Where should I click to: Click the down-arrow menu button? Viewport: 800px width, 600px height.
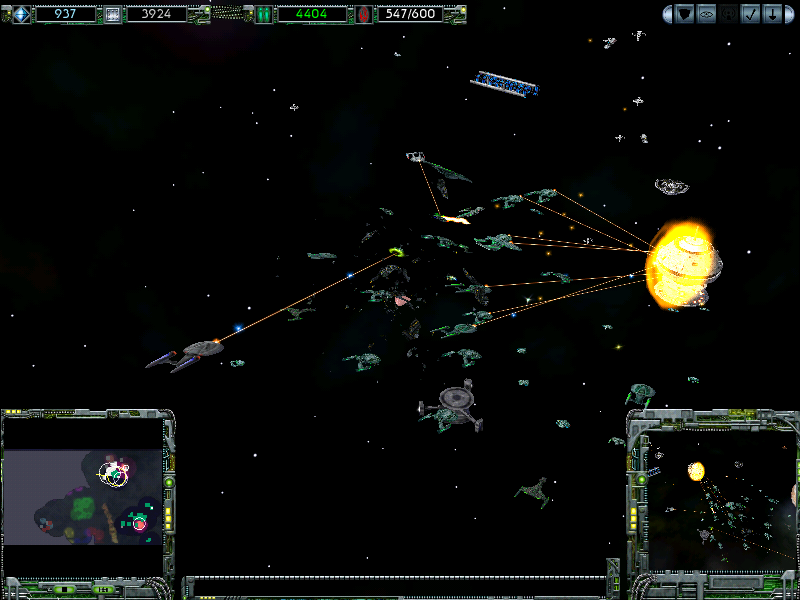point(773,14)
